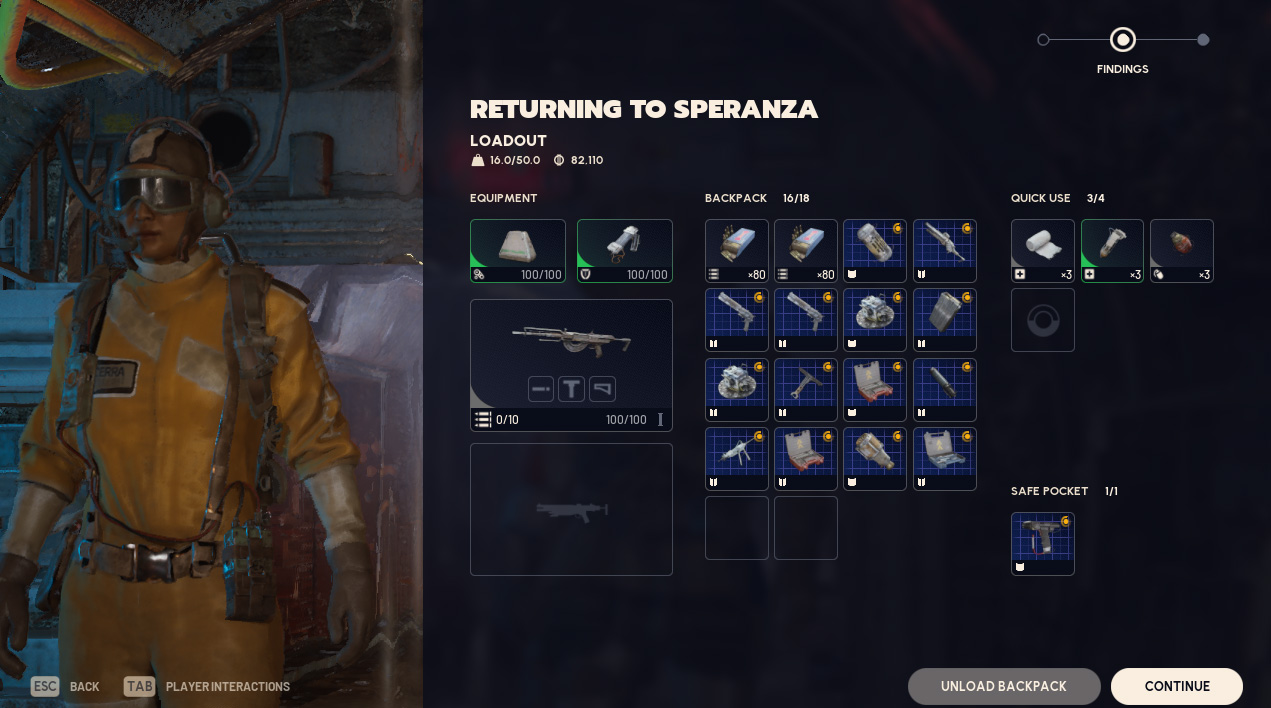Screen dimensions: 1271x708
Task: Choose the dark suppressor blueprint in backpack
Action: click(945, 390)
